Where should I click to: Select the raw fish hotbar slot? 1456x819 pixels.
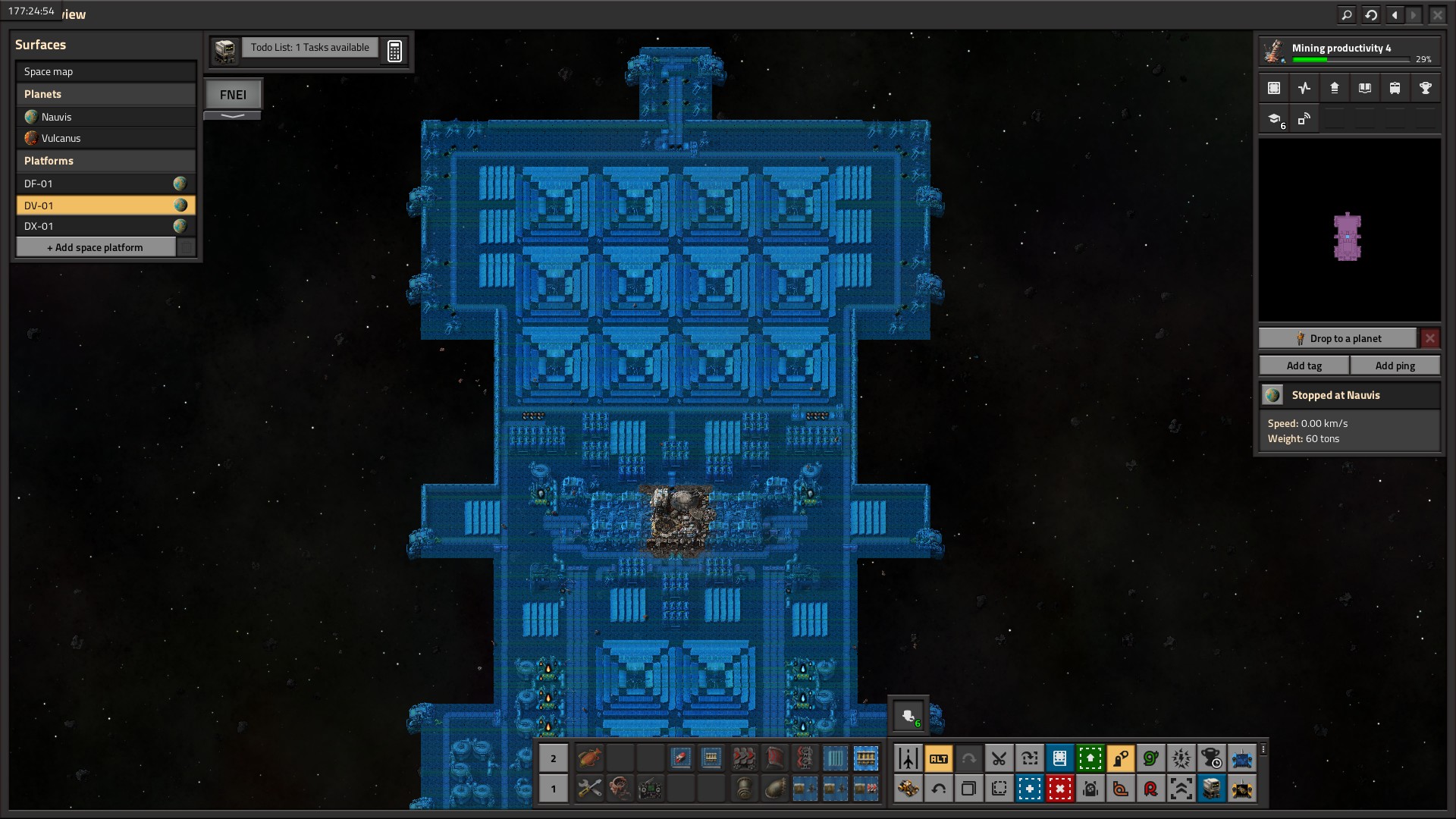click(589, 758)
